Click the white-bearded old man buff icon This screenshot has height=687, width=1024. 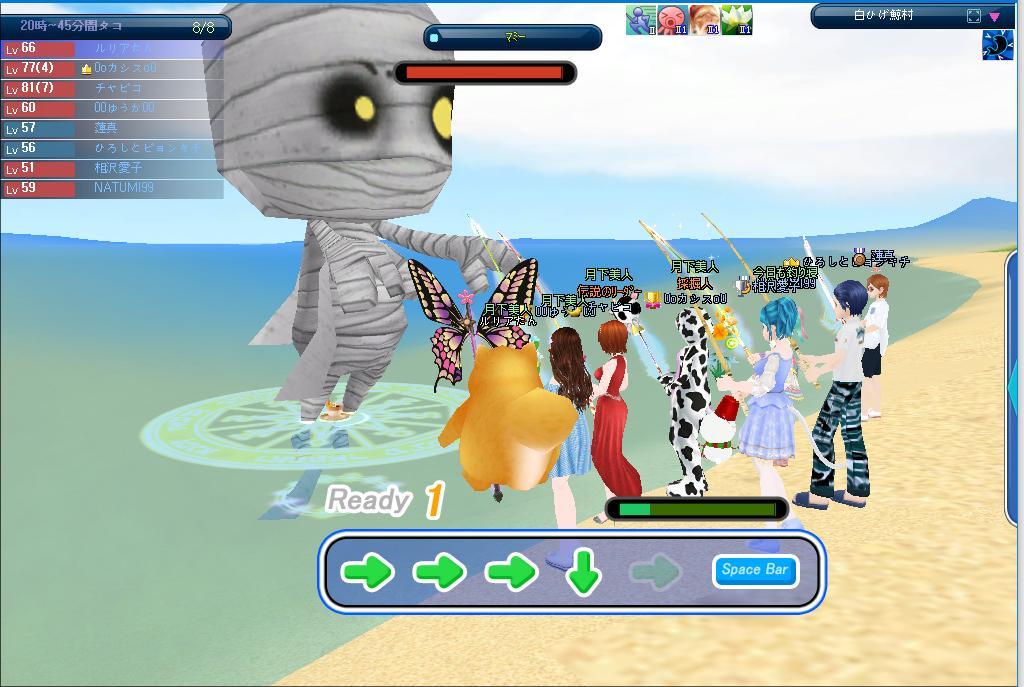704,20
